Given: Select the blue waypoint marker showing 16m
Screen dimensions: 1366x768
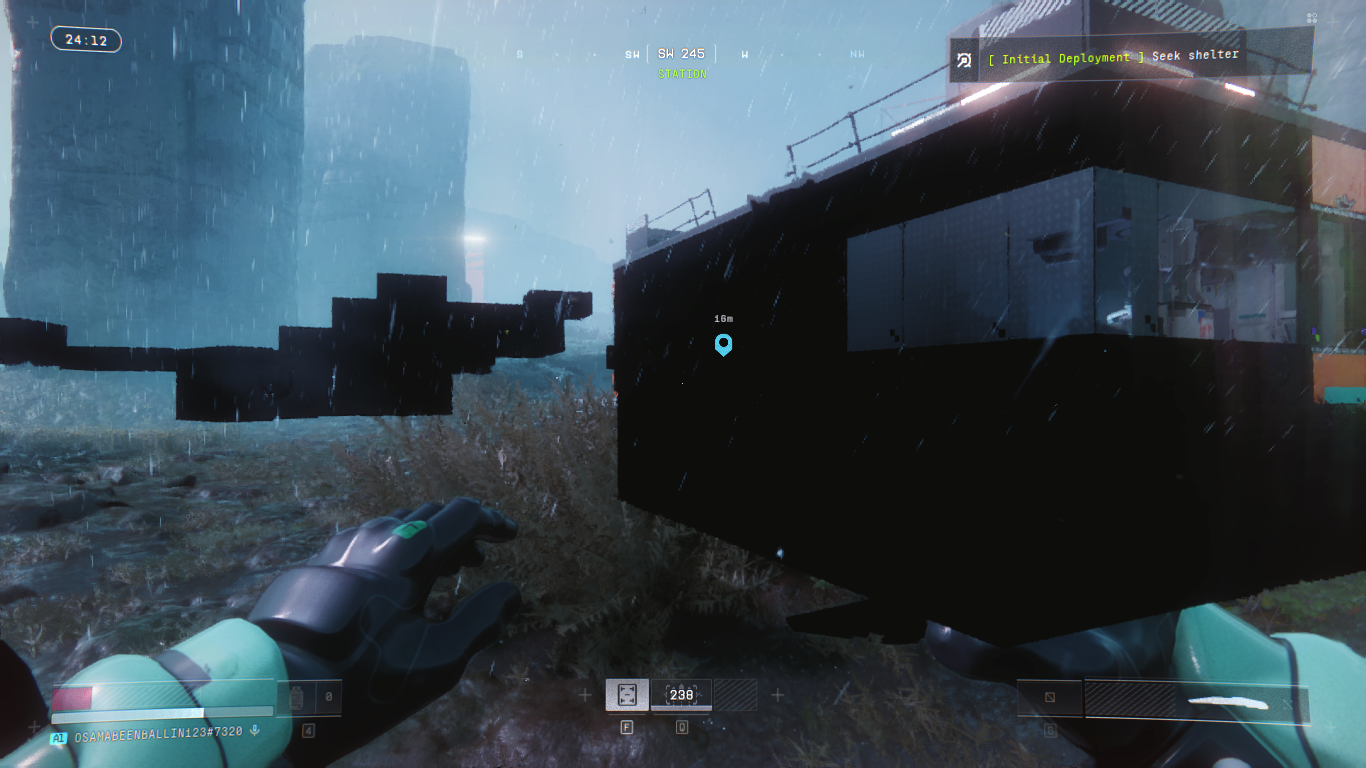Looking at the screenshot, I should coord(723,345).
